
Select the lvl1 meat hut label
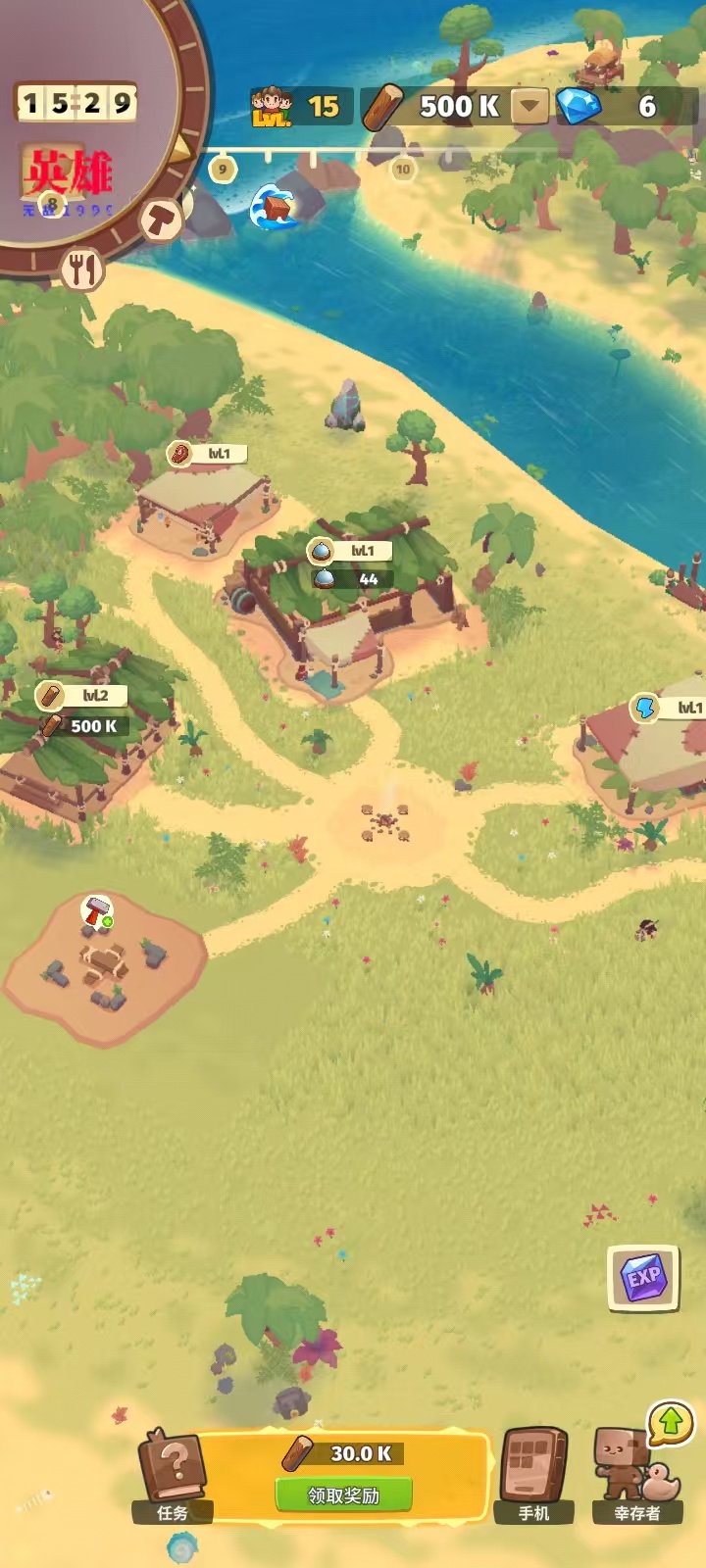[207, 454]
